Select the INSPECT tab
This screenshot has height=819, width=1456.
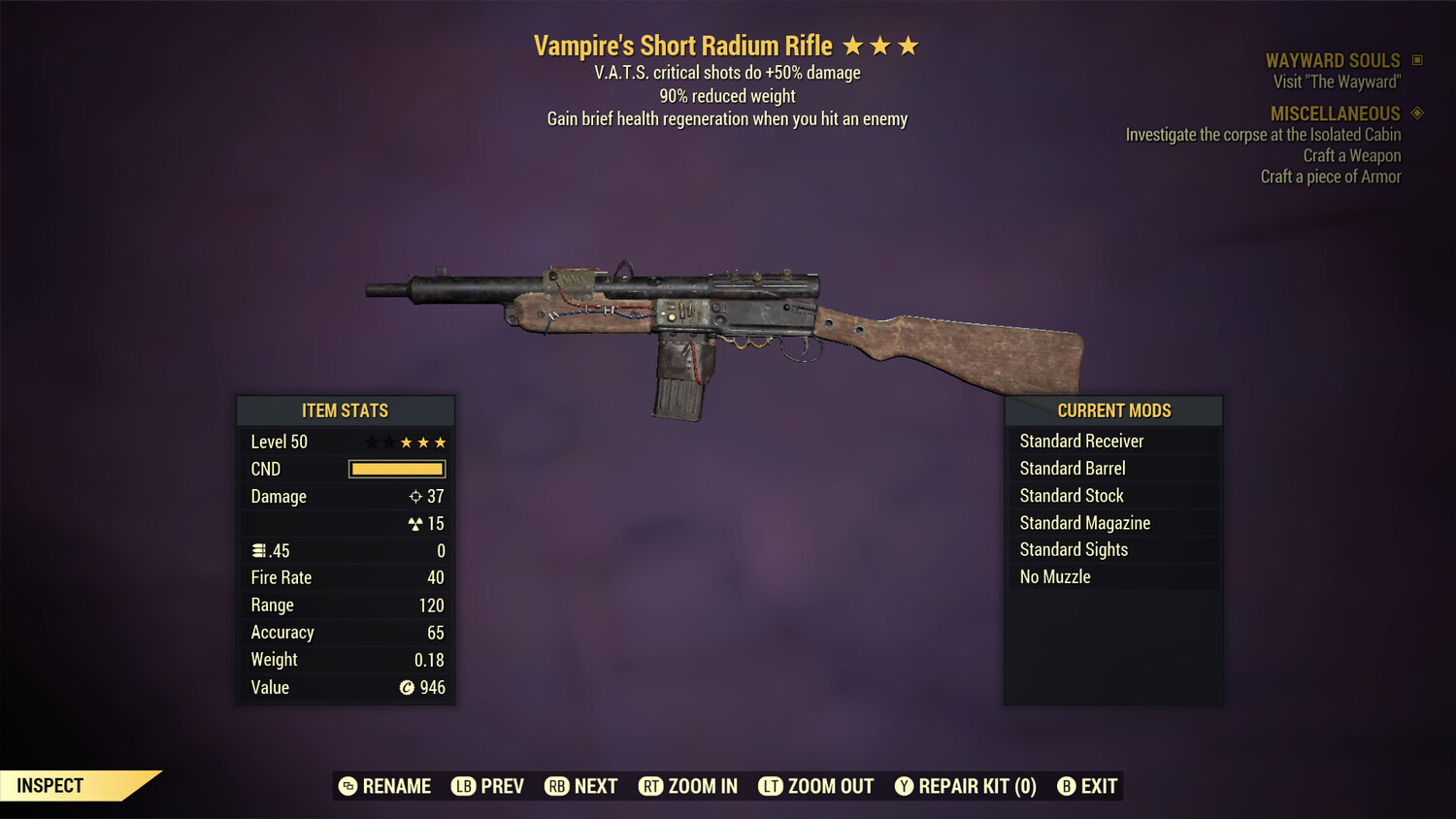tap(49, 785)
